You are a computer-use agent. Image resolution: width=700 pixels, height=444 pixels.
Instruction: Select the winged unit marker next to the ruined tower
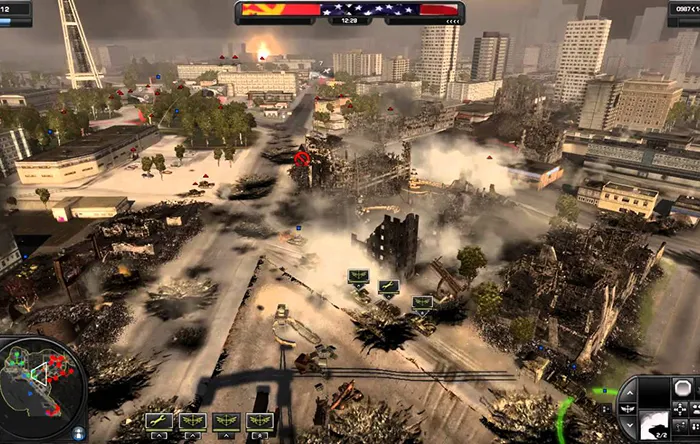(x=358, y=277)
